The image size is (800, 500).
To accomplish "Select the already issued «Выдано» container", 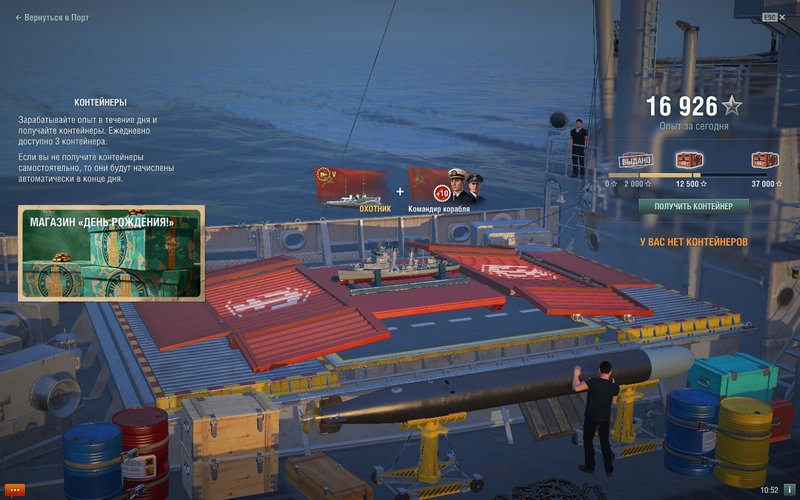I will [636, 160].
